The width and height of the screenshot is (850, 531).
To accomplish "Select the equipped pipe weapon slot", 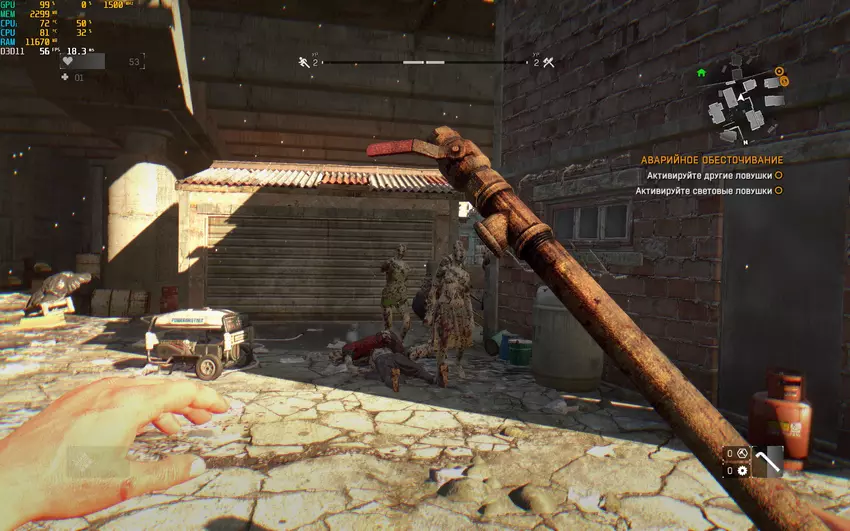I will point(768,461).
